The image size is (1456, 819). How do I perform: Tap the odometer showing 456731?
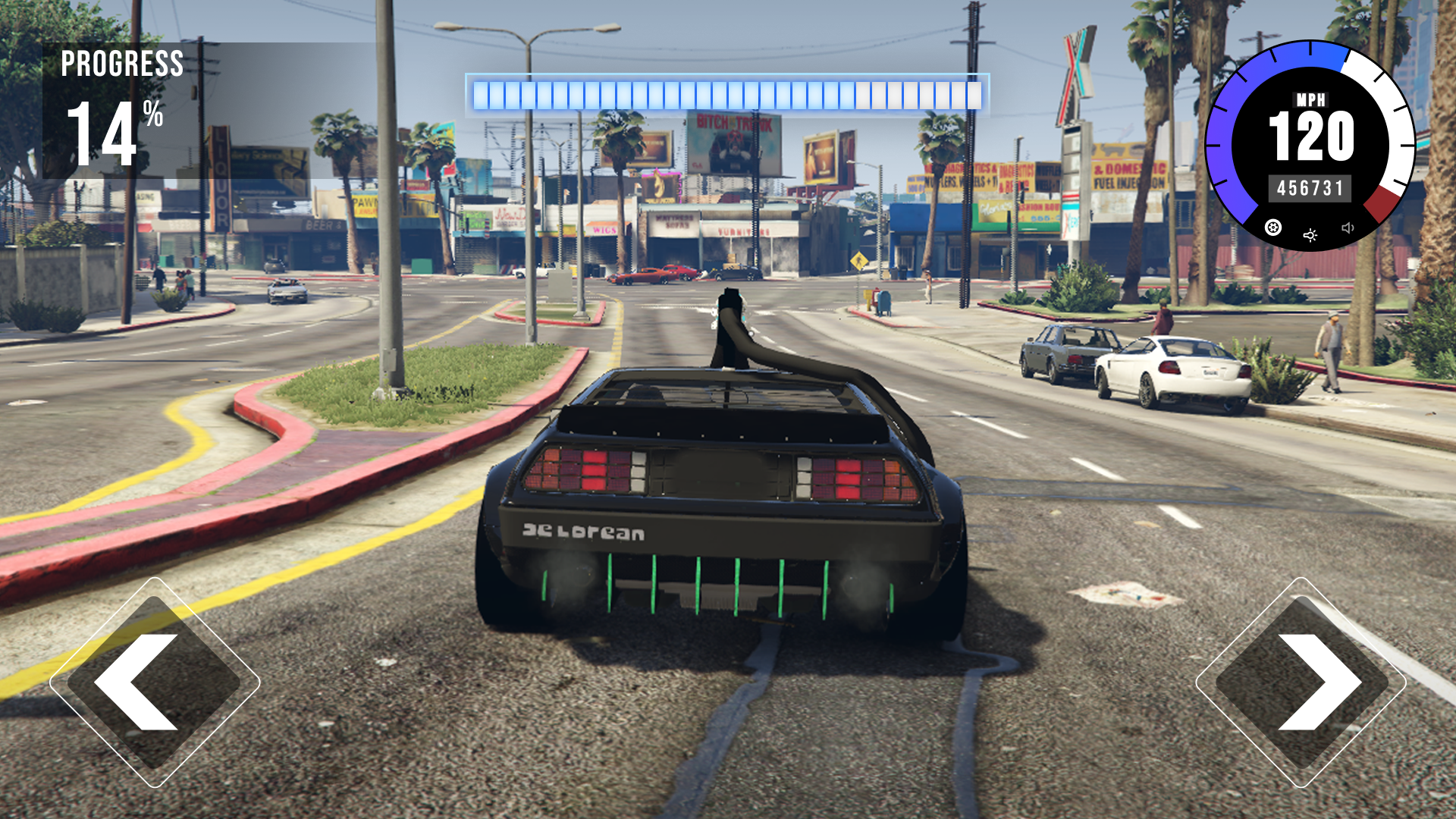coord(1311,187)
